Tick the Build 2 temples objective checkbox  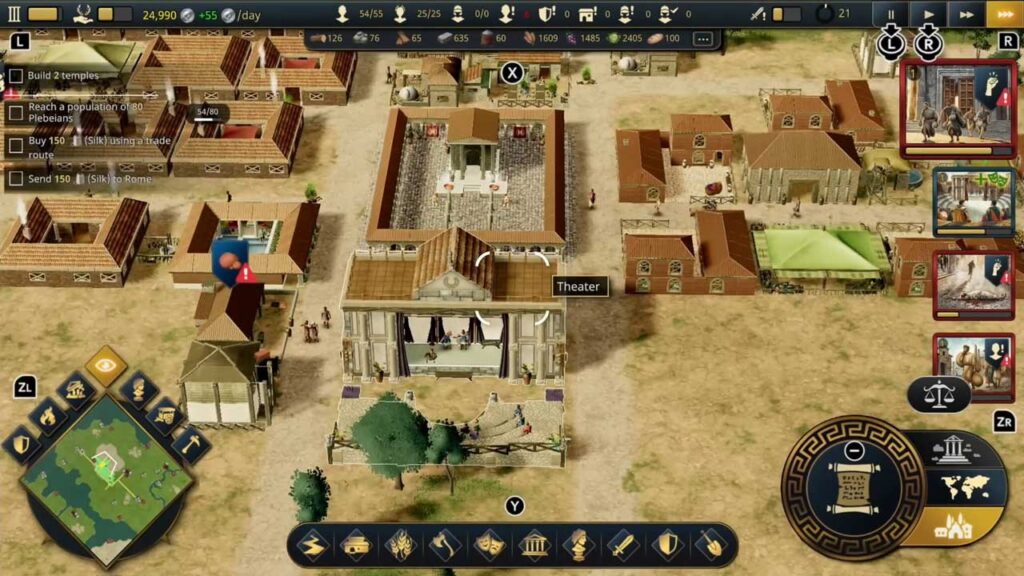click(x=15, y=76)
